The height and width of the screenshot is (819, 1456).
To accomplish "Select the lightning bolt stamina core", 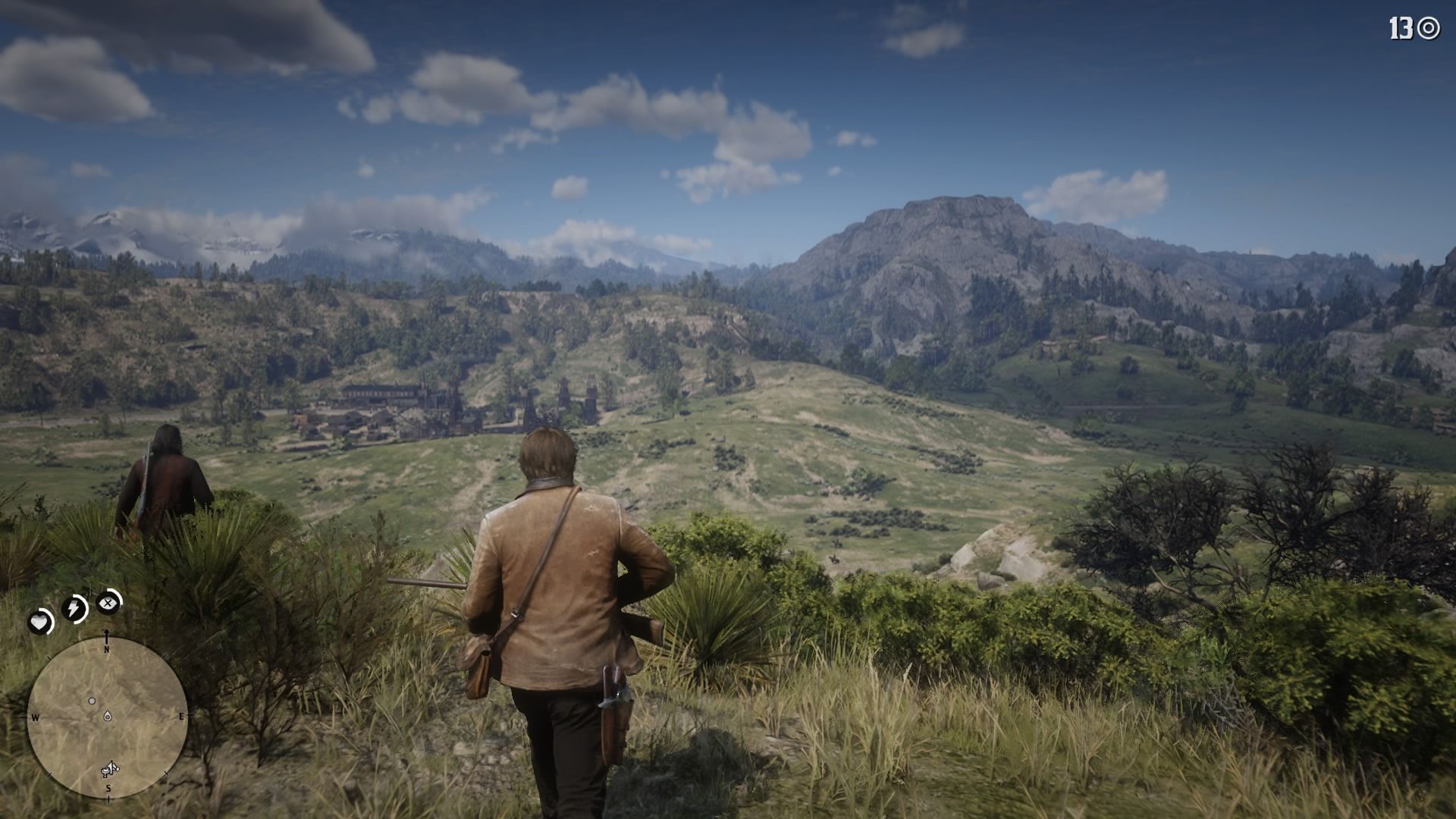I will 74,608.
